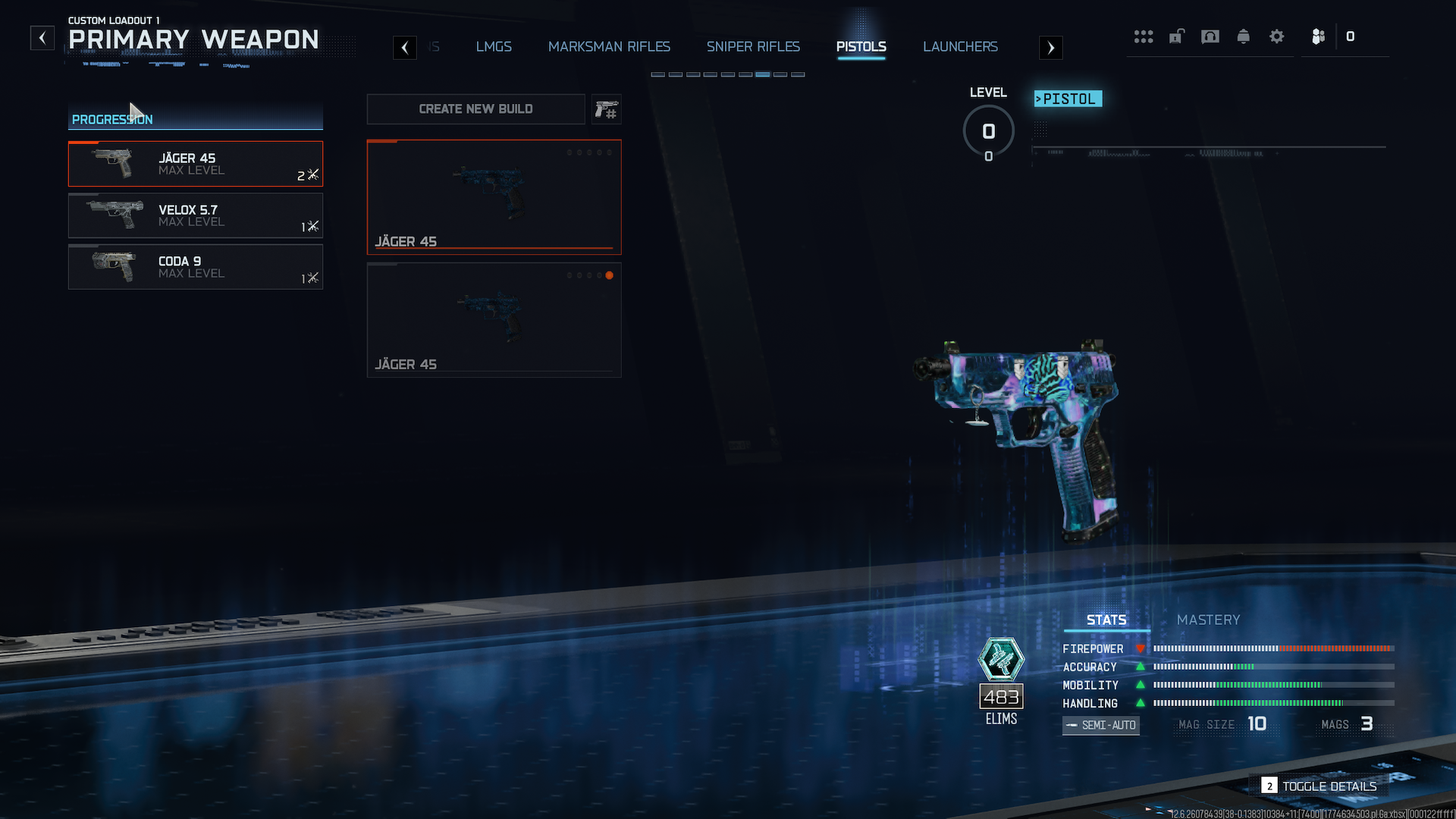Switch to the Launchers tab

coord(960,47)
